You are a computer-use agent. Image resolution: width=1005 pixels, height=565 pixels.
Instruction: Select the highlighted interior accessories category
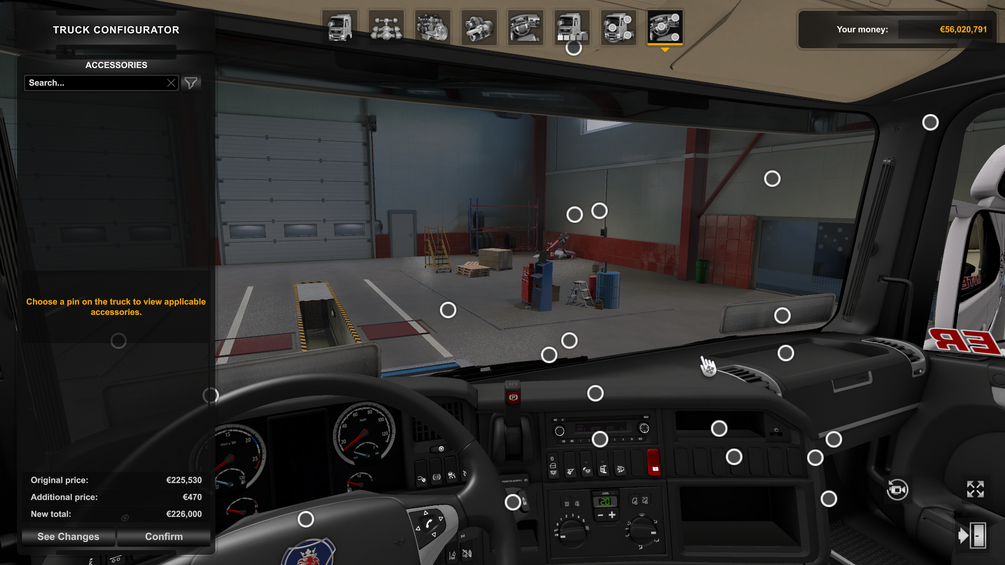tap(665, 27)
